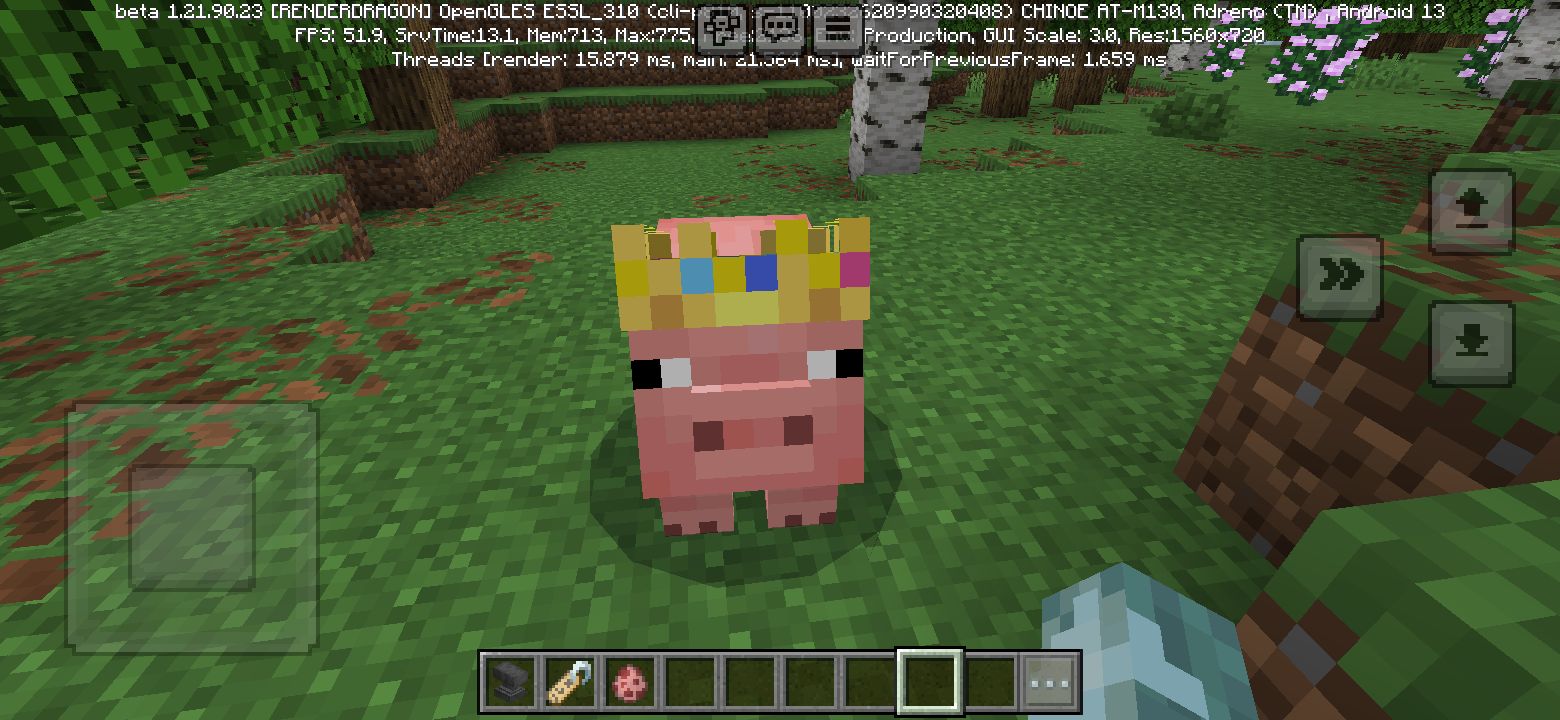
Task: Open the emote menu button
Action: [721, 28]
